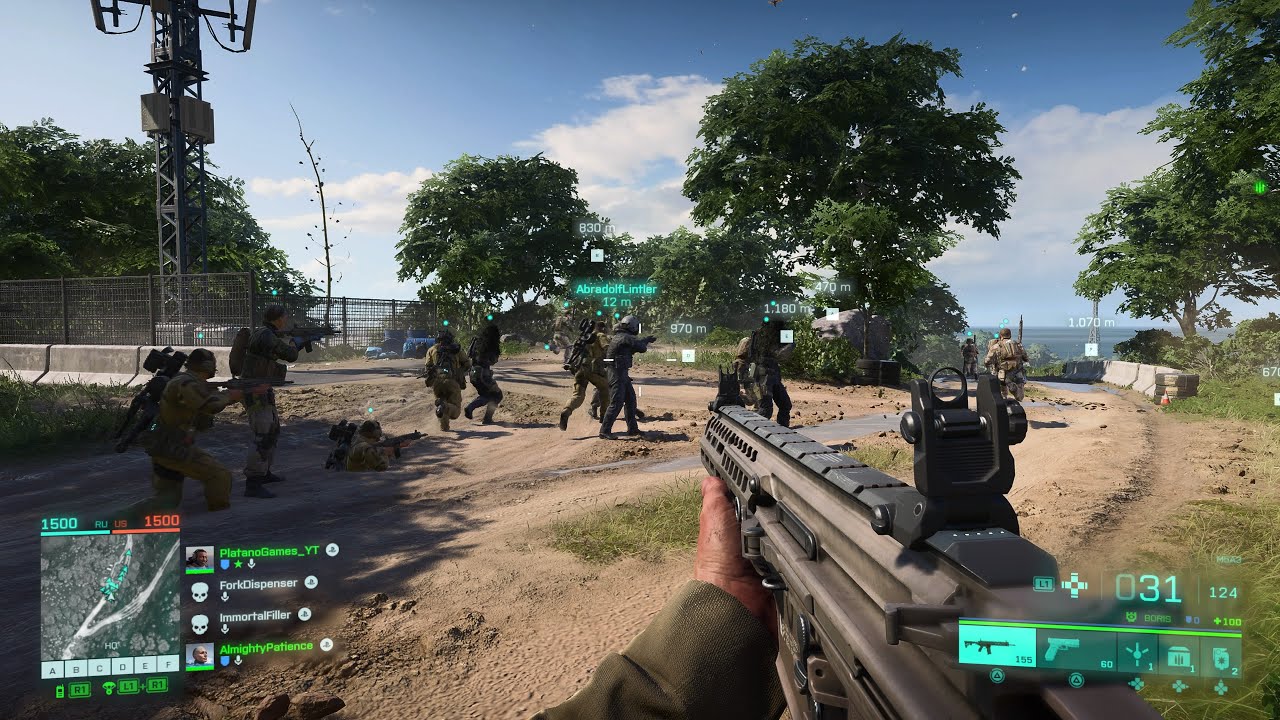
Task: Toggle ImmortalFiller's mute microphone
Action: (x=225, y=627)
